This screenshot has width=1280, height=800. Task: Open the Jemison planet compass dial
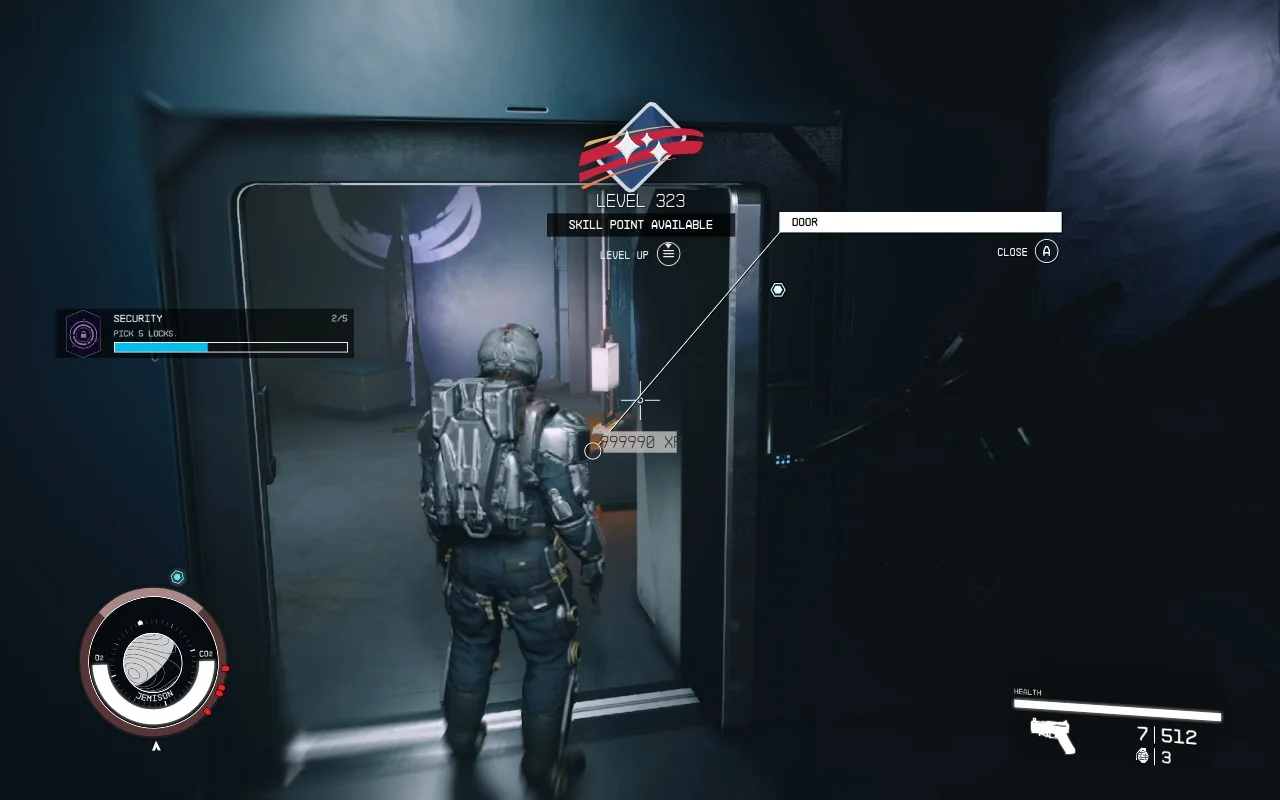153,662
